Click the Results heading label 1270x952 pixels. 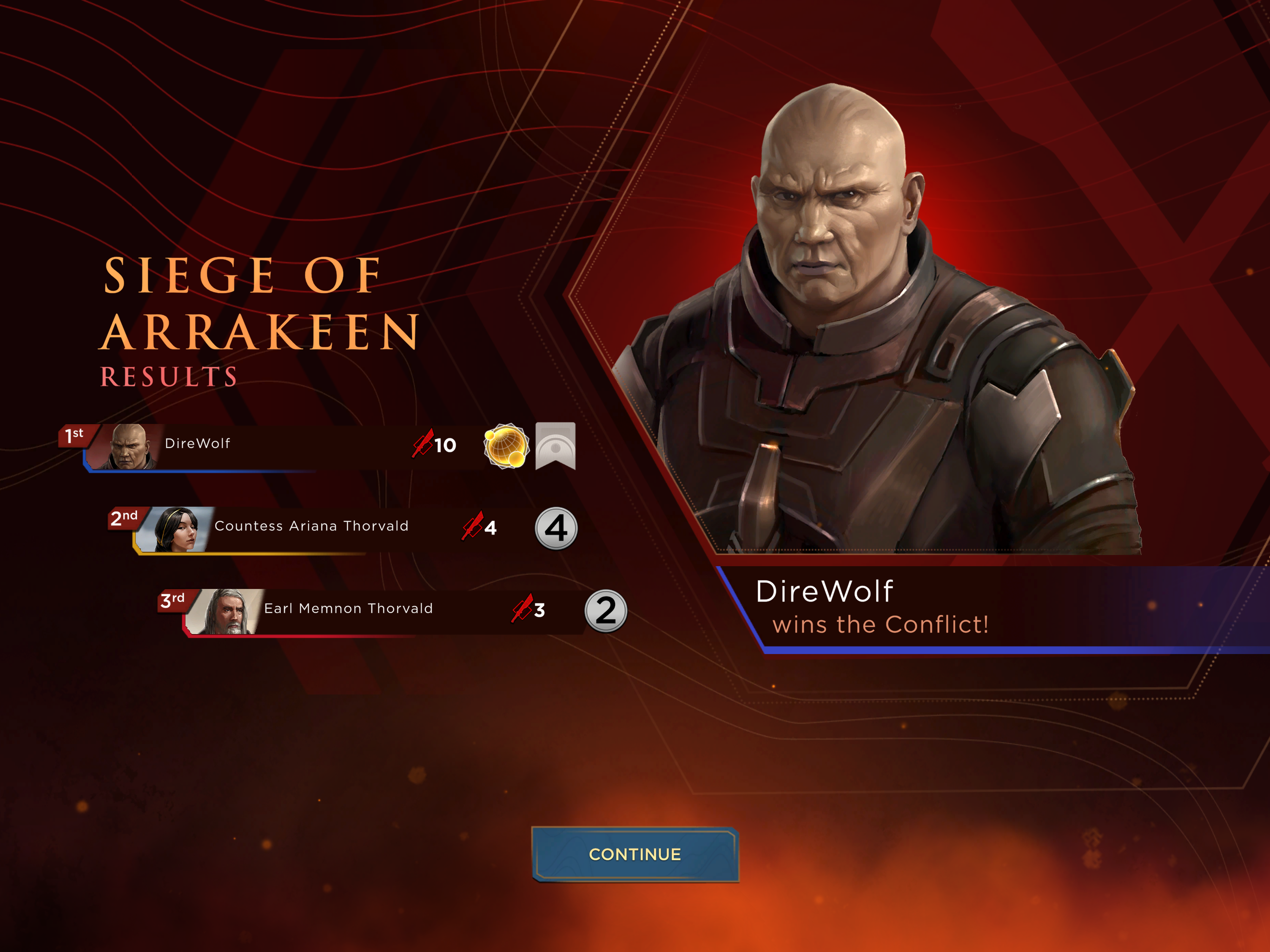coord(169,376)
